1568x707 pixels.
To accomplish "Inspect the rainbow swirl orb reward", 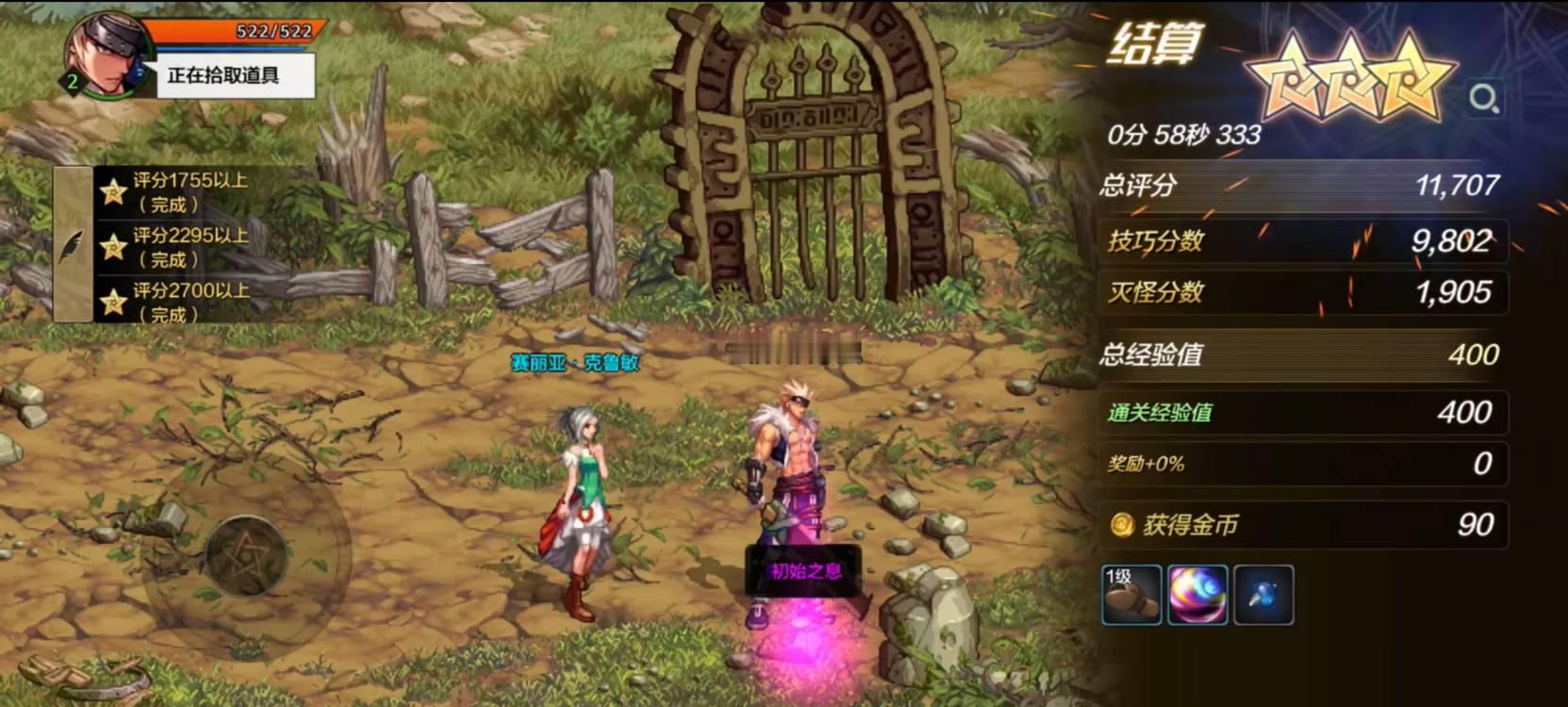I will 1197,595.
